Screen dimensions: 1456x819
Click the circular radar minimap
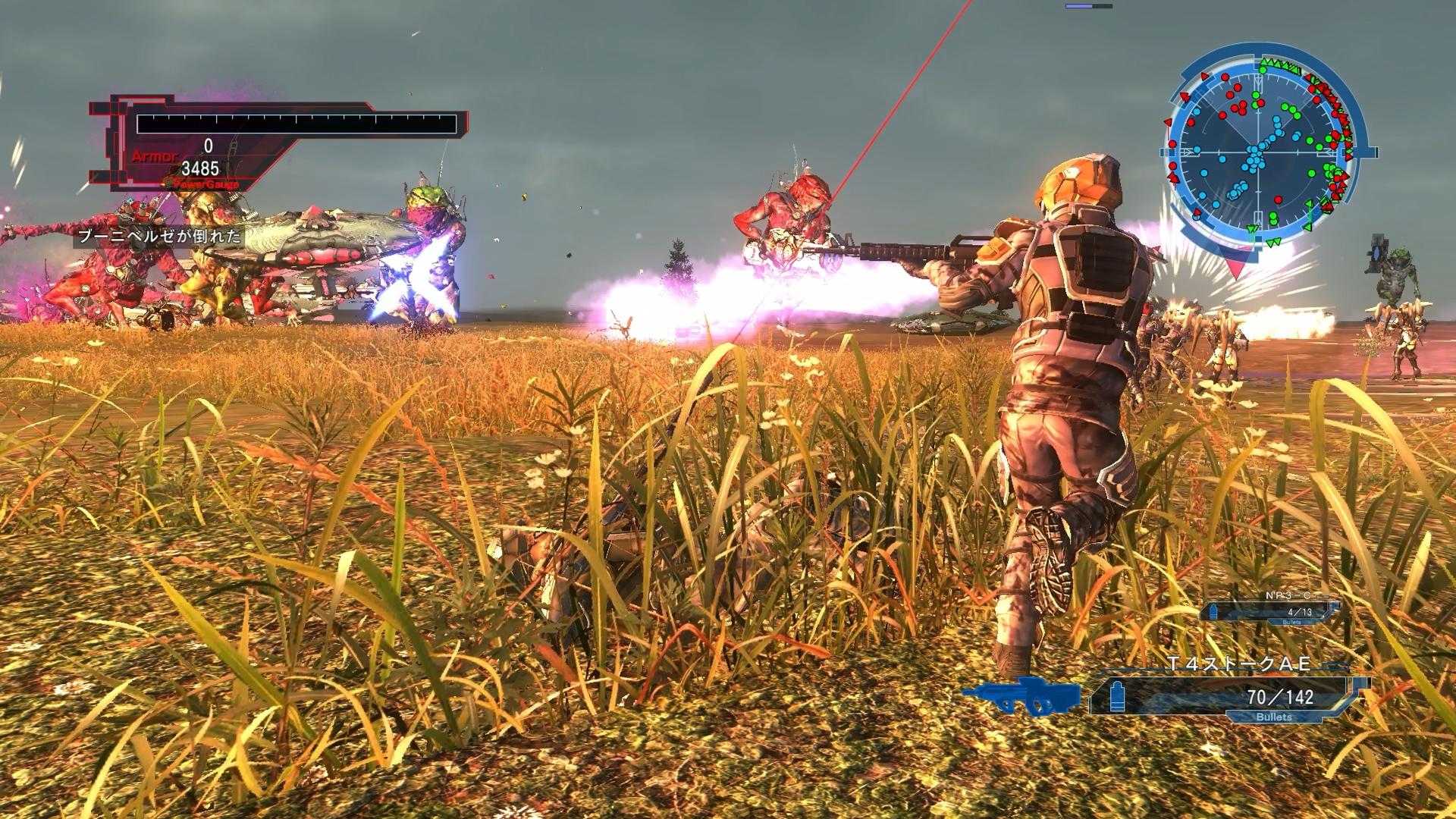[1260, 150]
